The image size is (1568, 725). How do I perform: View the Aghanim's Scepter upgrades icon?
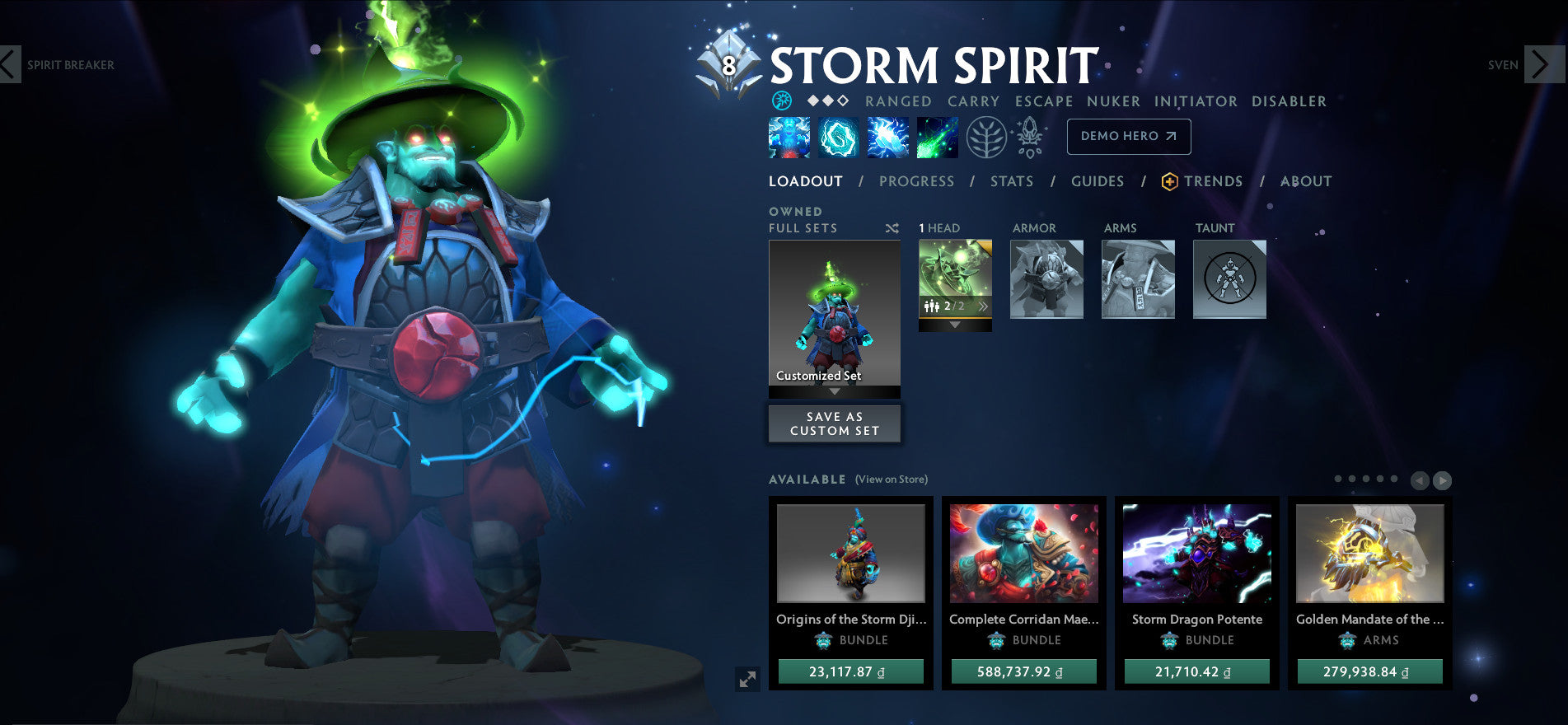[x=1027, y=137]
